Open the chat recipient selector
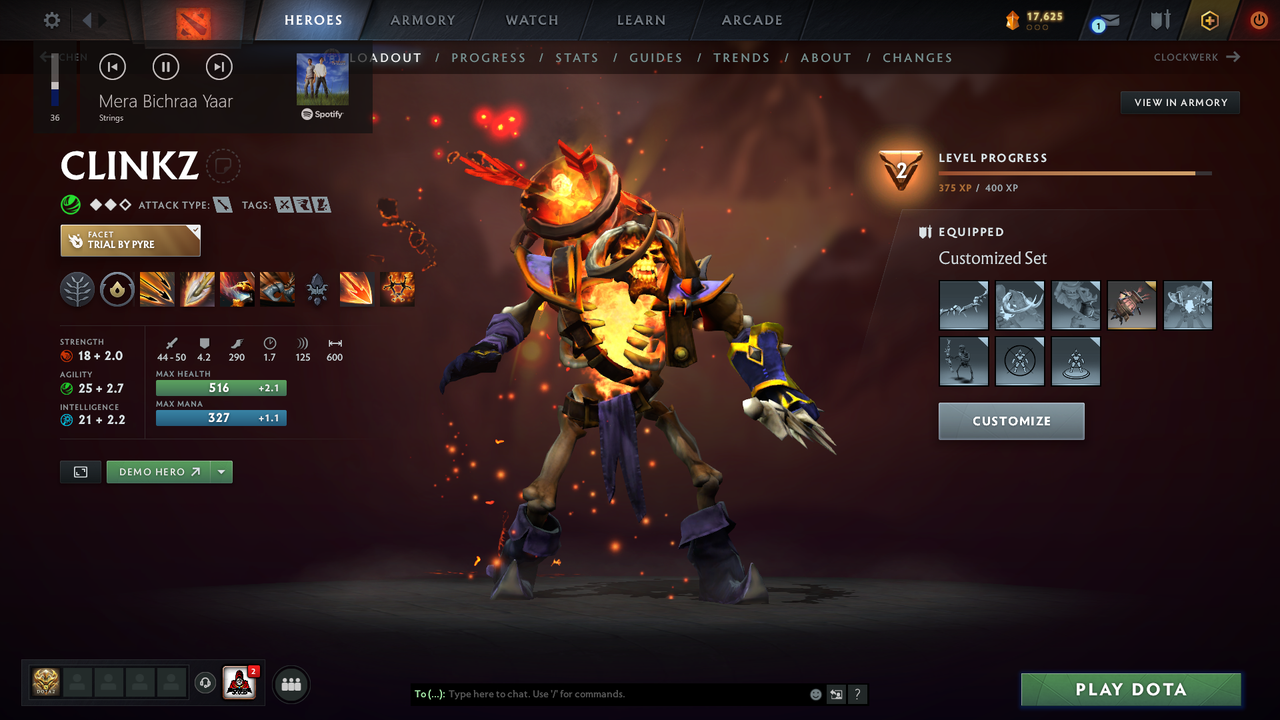 [x=429, y=693]
